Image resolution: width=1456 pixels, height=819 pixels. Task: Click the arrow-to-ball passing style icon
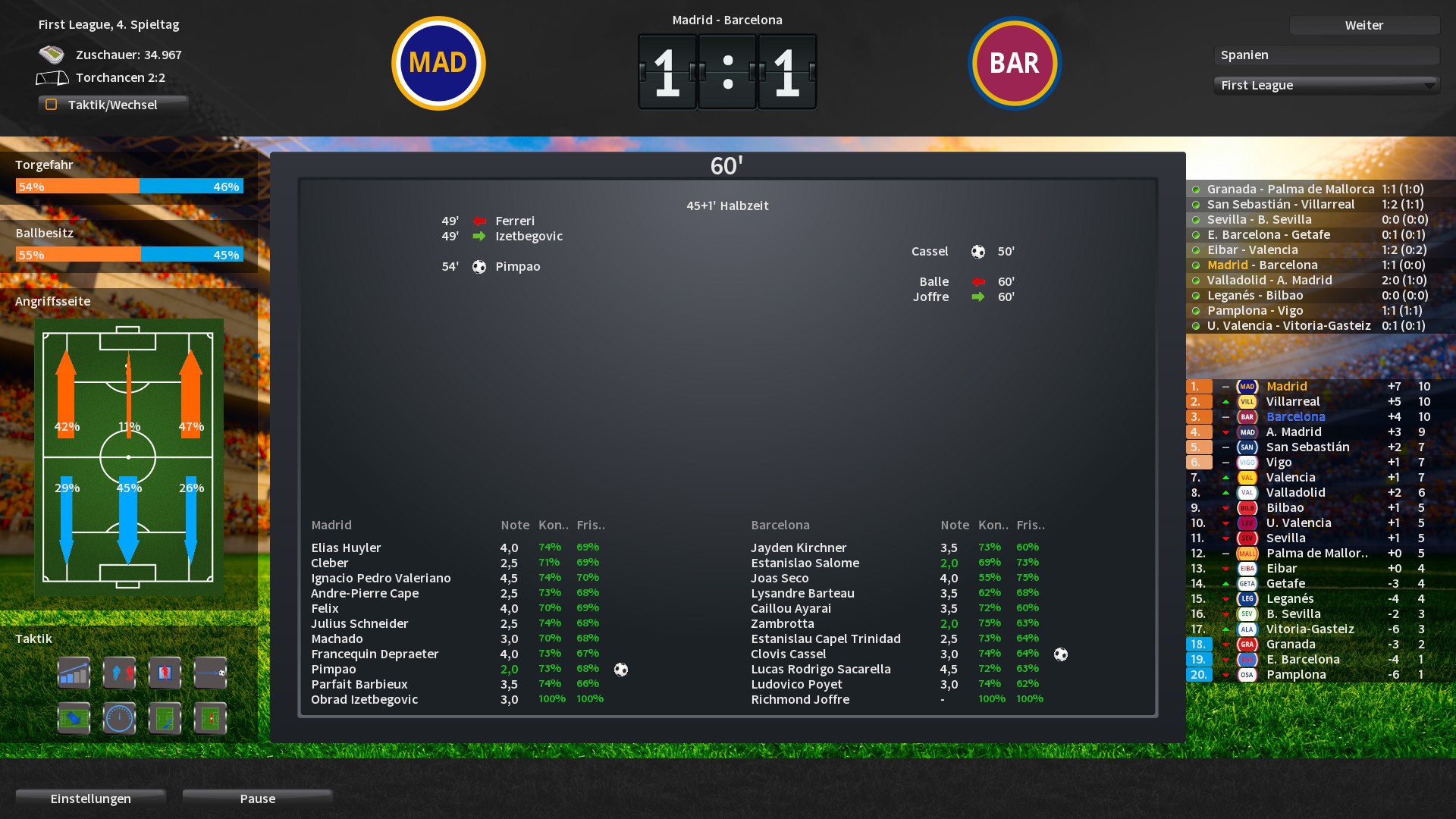pos(210,673)
